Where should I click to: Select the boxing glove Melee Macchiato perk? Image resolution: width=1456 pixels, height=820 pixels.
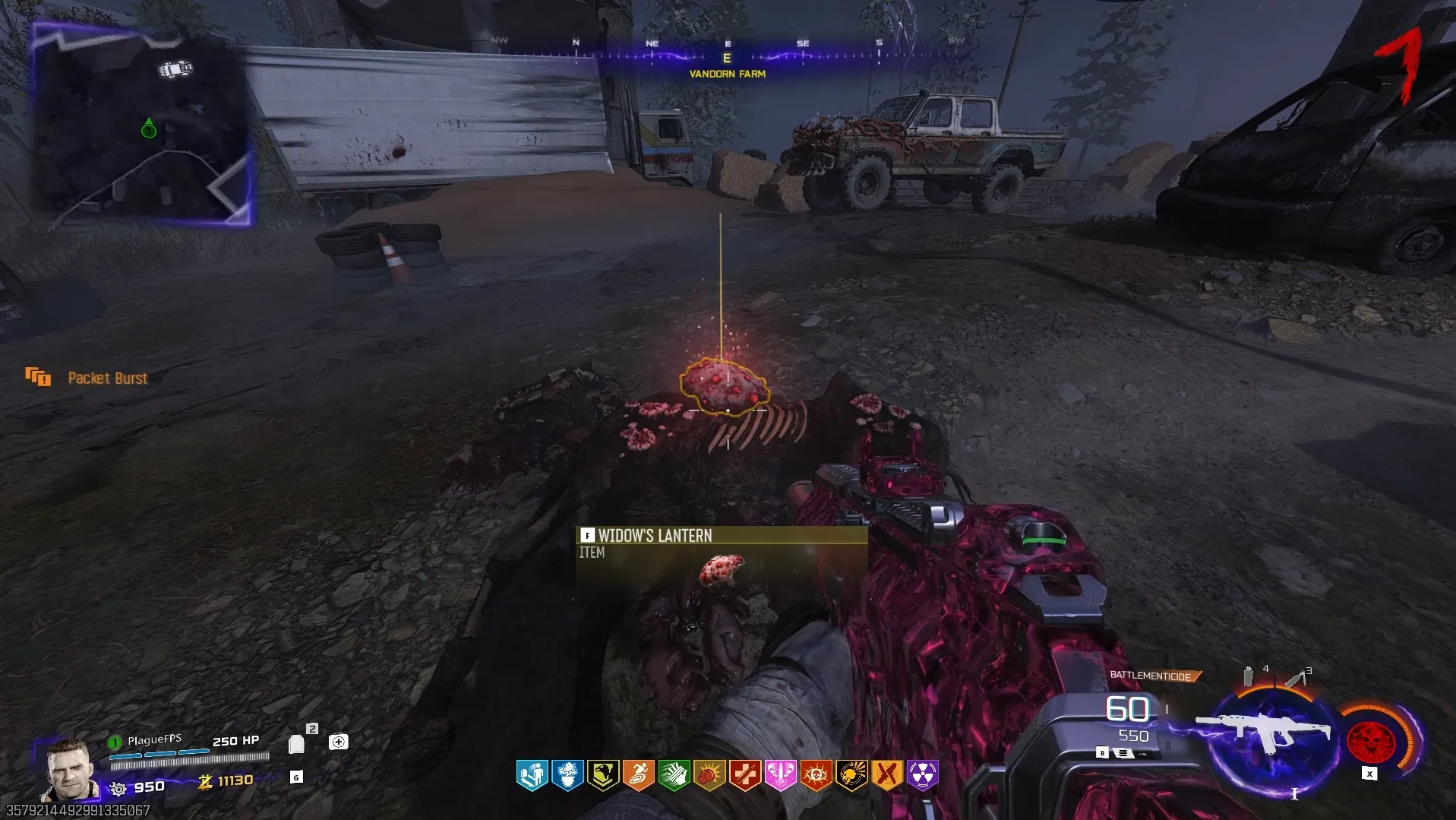[x=709, y=775]
